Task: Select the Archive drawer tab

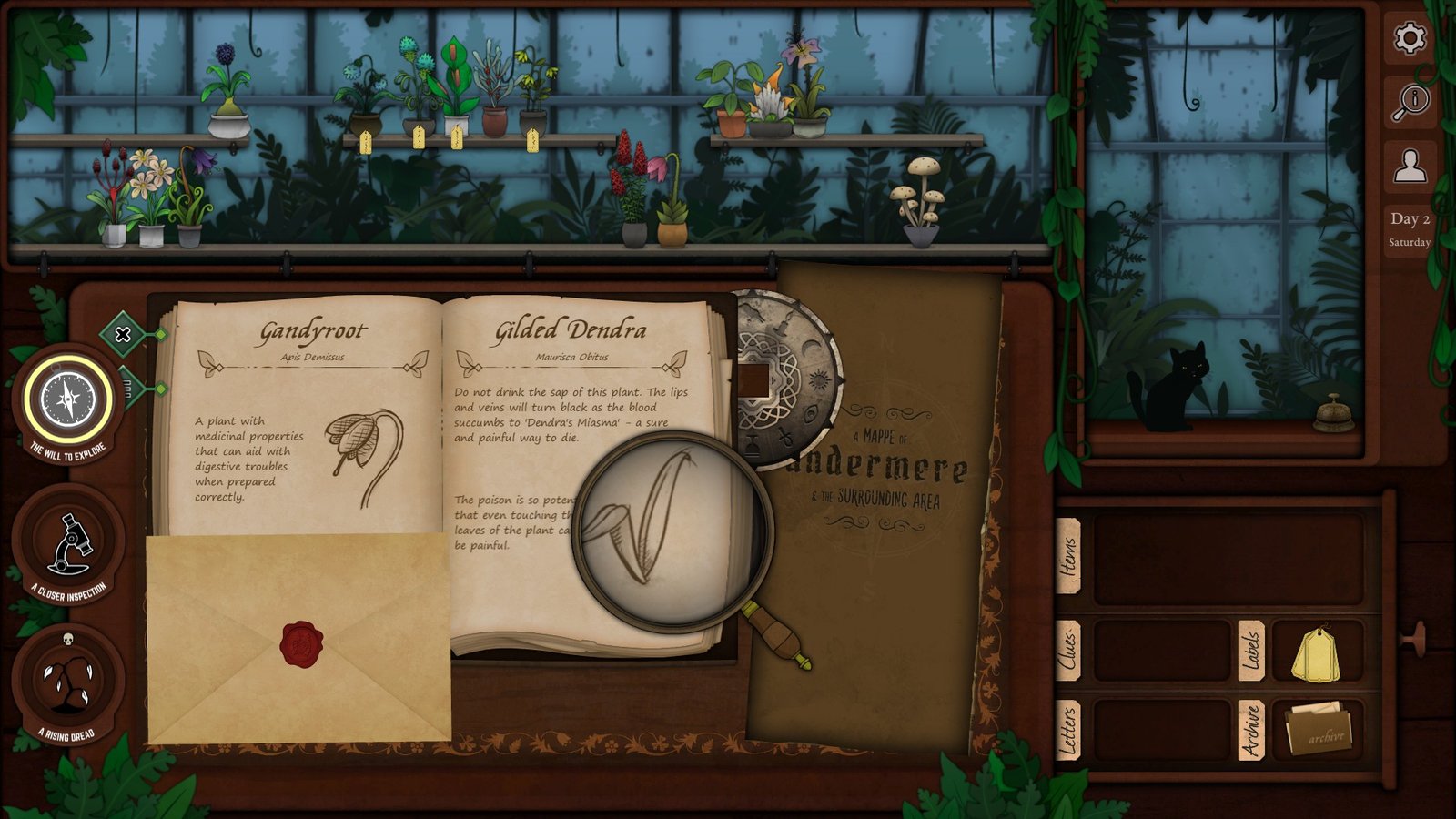Action: click(x=1251, y=730)
